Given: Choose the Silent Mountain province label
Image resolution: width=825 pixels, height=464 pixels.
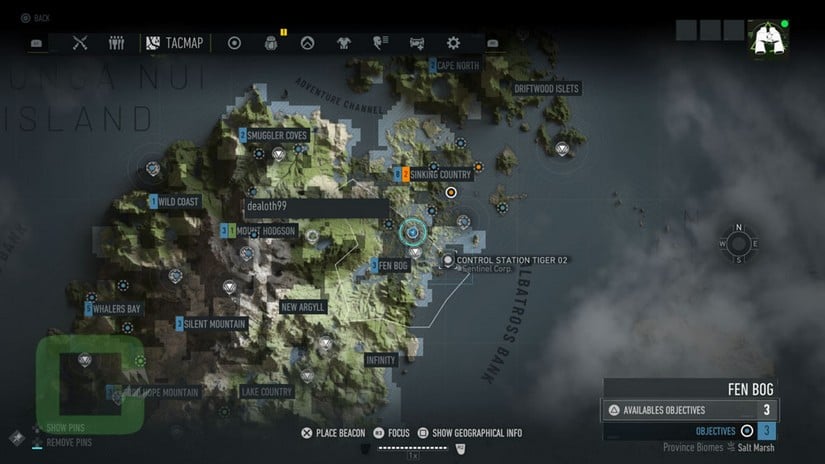Looking at the screenshot, I should coord(214,324).
